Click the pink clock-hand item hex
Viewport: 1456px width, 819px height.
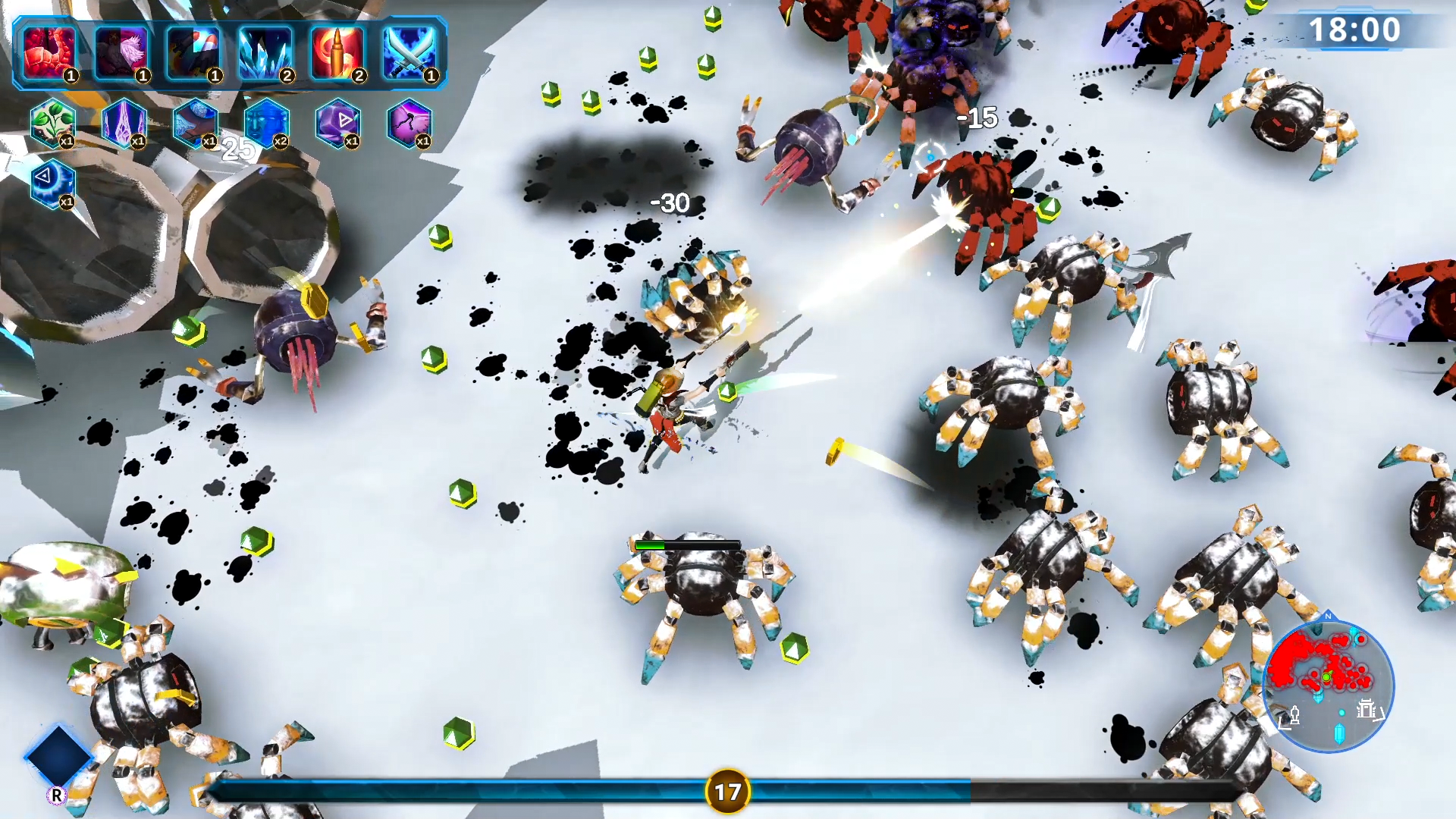coord(409,124)
